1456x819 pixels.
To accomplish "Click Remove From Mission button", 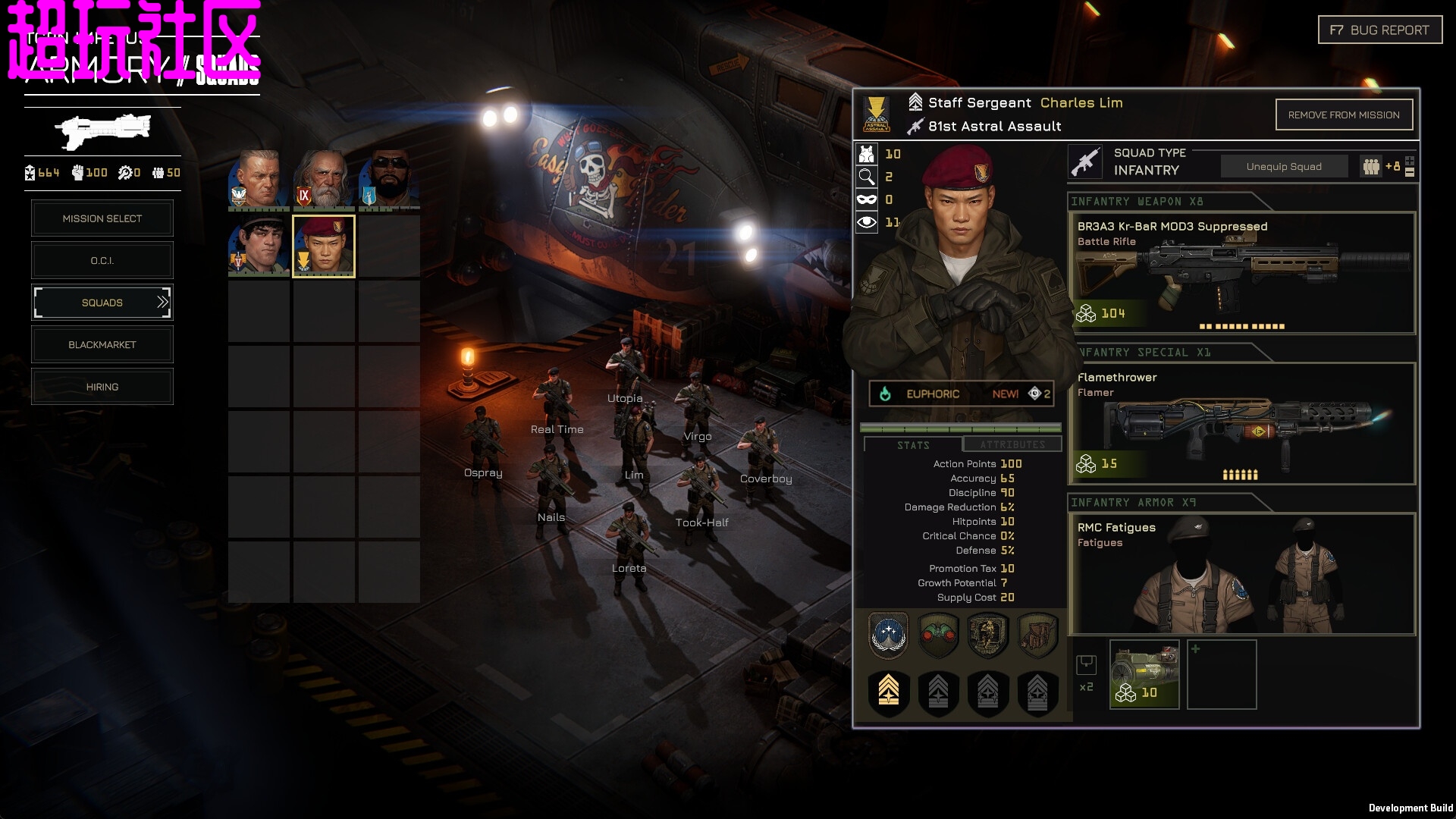I will pos(1343,115).
